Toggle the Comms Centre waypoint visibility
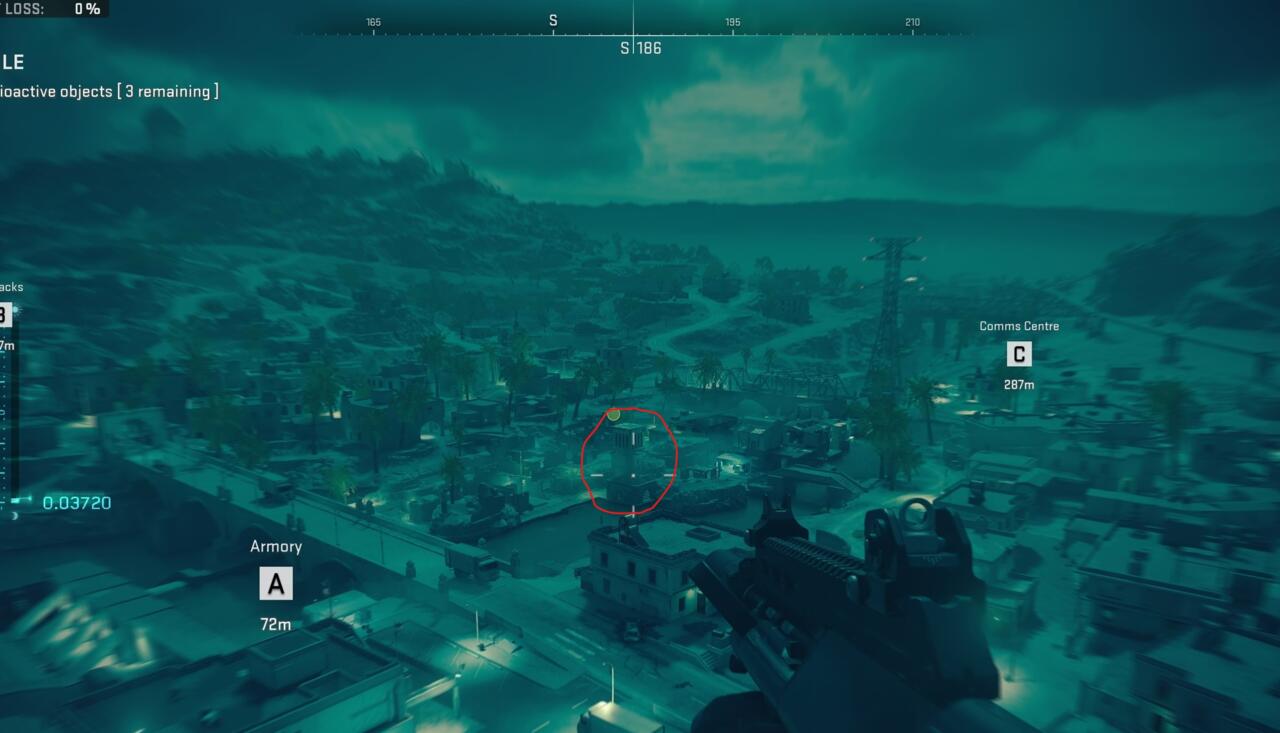The width and height of the screenshot is (1280, 733). [1018, 325]
